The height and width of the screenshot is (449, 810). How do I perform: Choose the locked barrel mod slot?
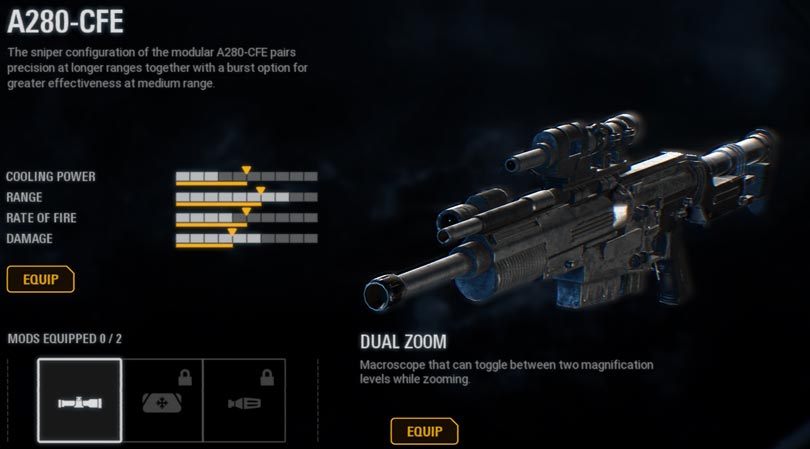coord(244,400)
